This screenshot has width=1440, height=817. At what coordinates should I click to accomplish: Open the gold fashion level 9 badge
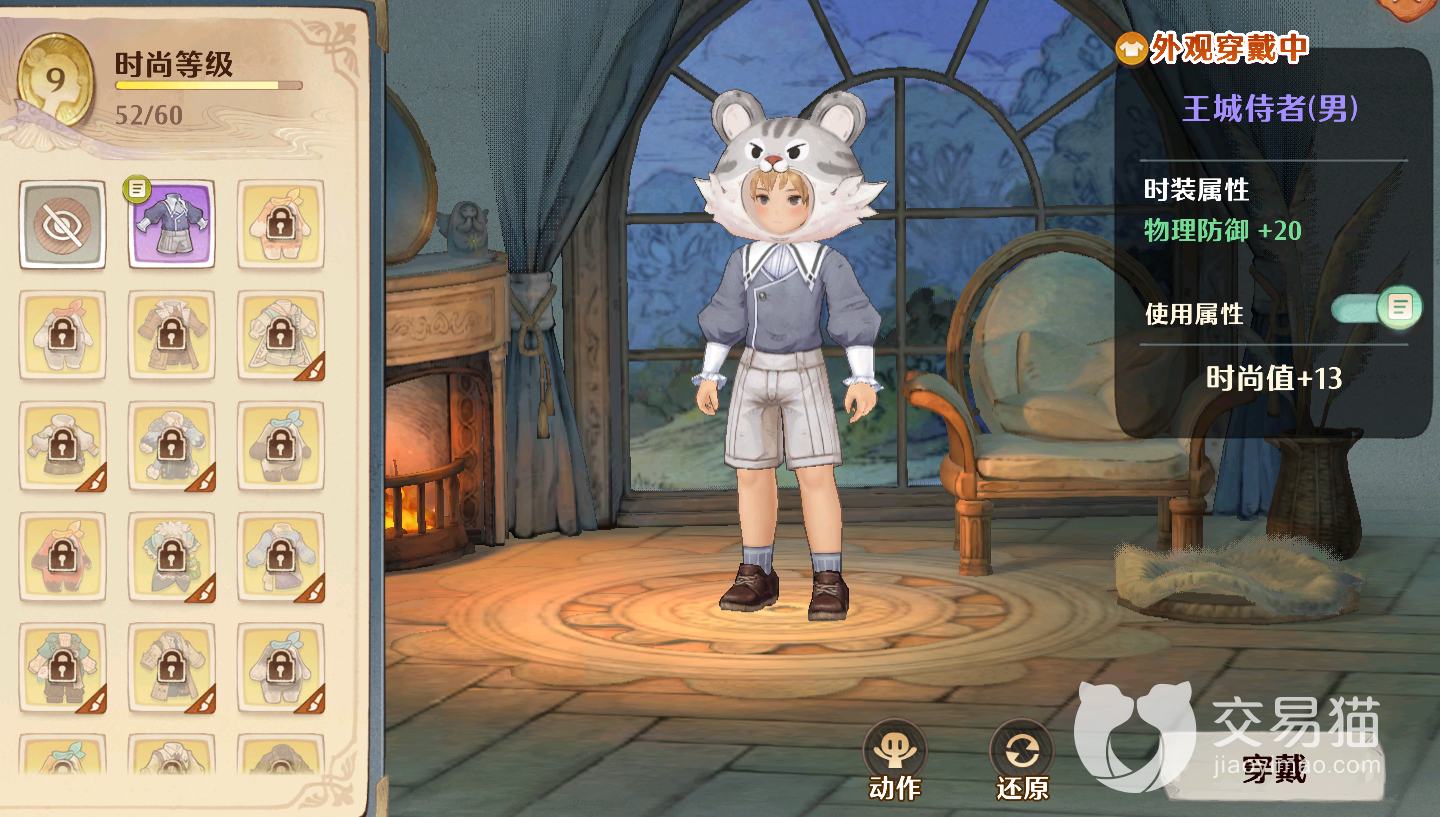pos(56,81)
